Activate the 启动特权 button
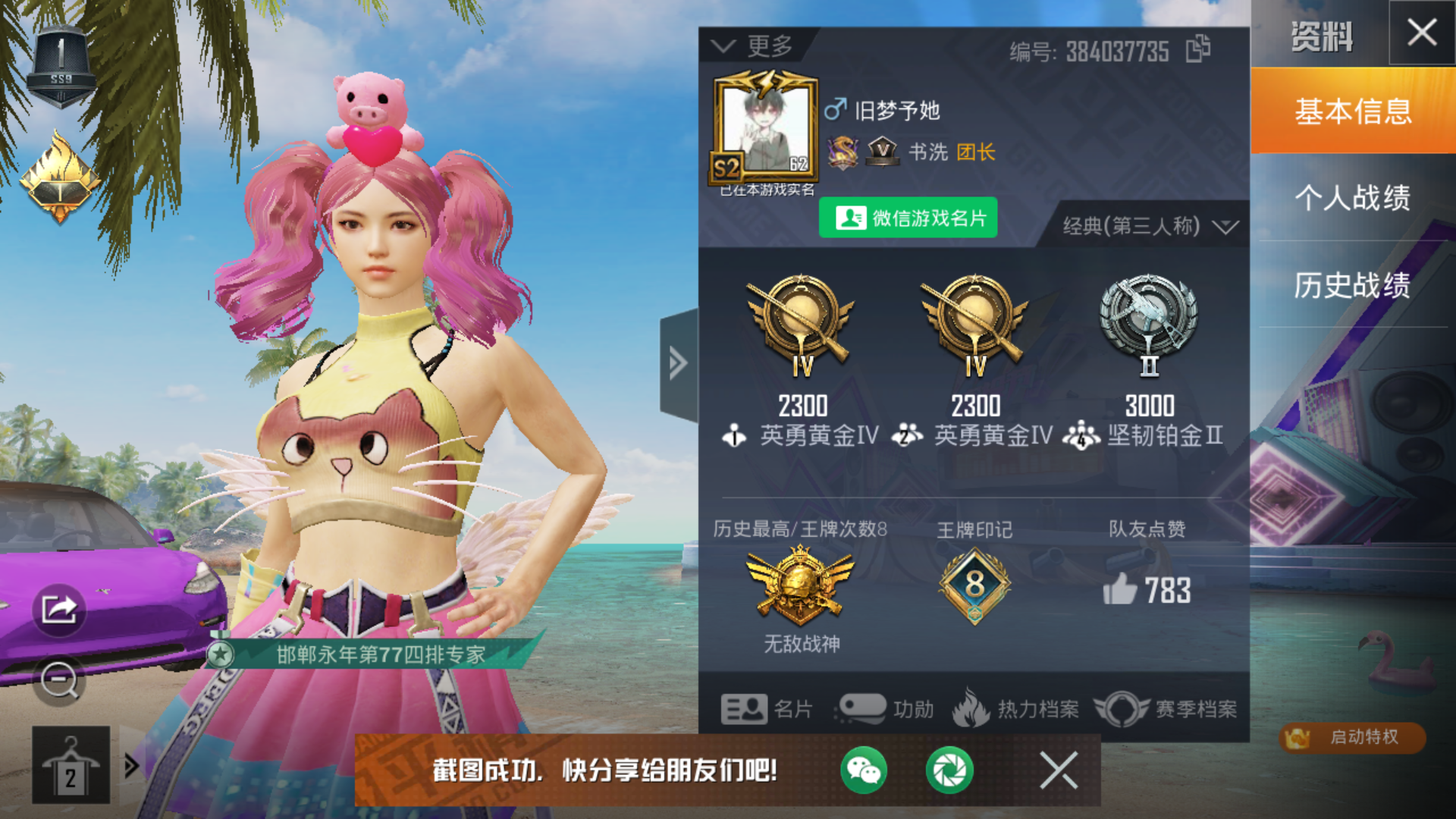This screenshot has height=819, width=1456. point(1352,737)
